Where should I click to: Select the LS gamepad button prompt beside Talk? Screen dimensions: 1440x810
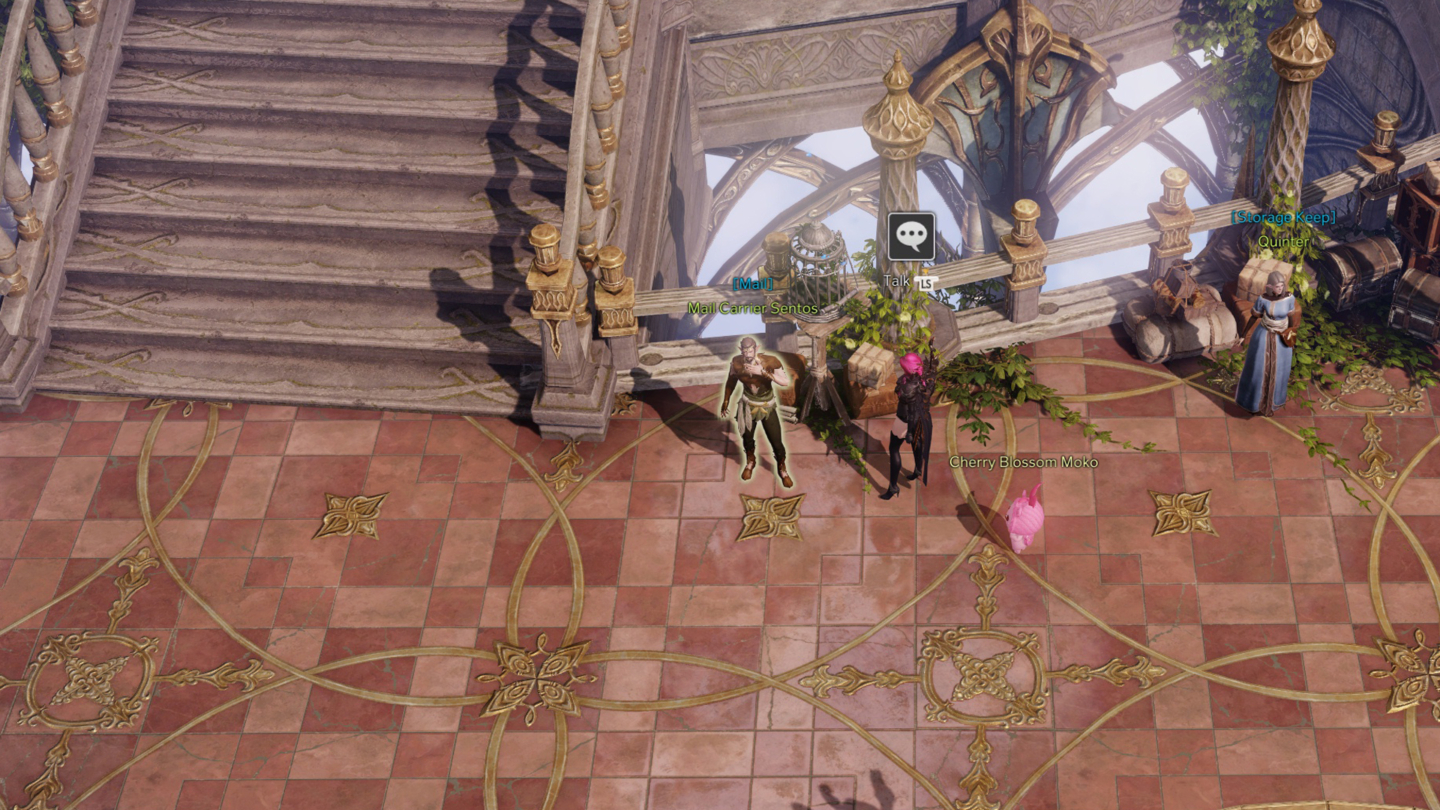pyautogui.click(x=927, y=281)
